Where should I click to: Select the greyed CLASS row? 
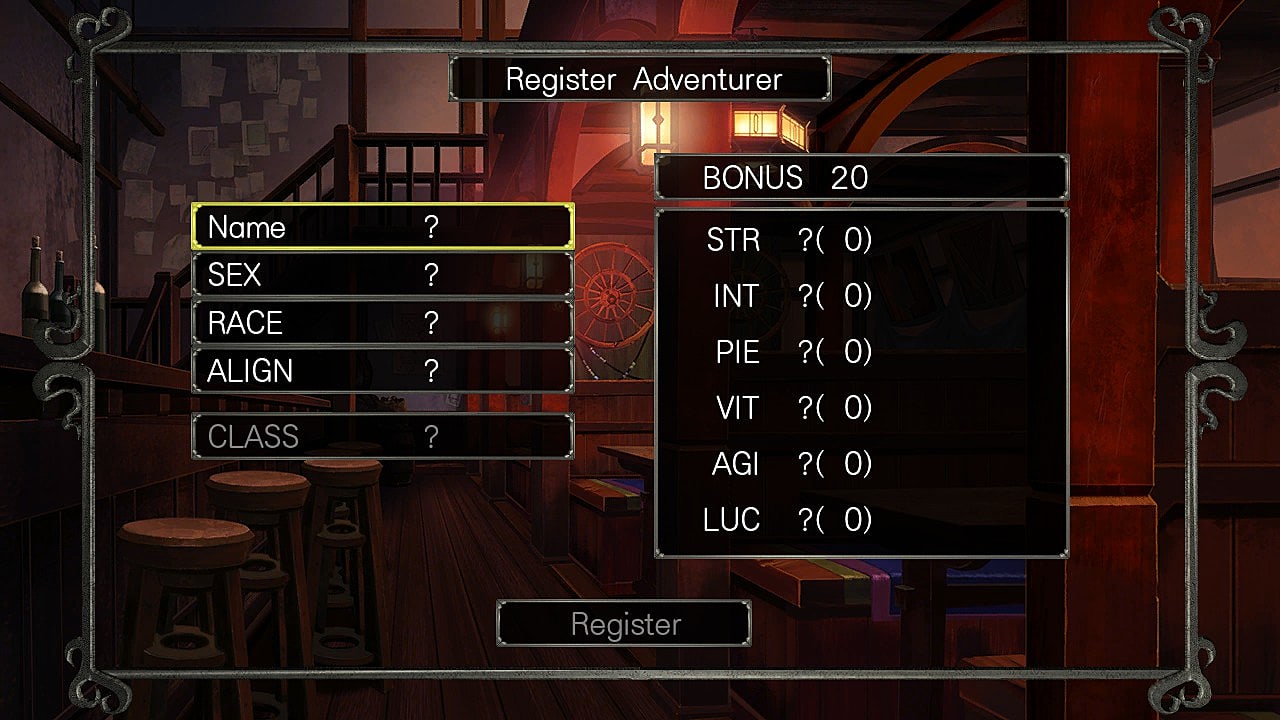pos(382,437)
